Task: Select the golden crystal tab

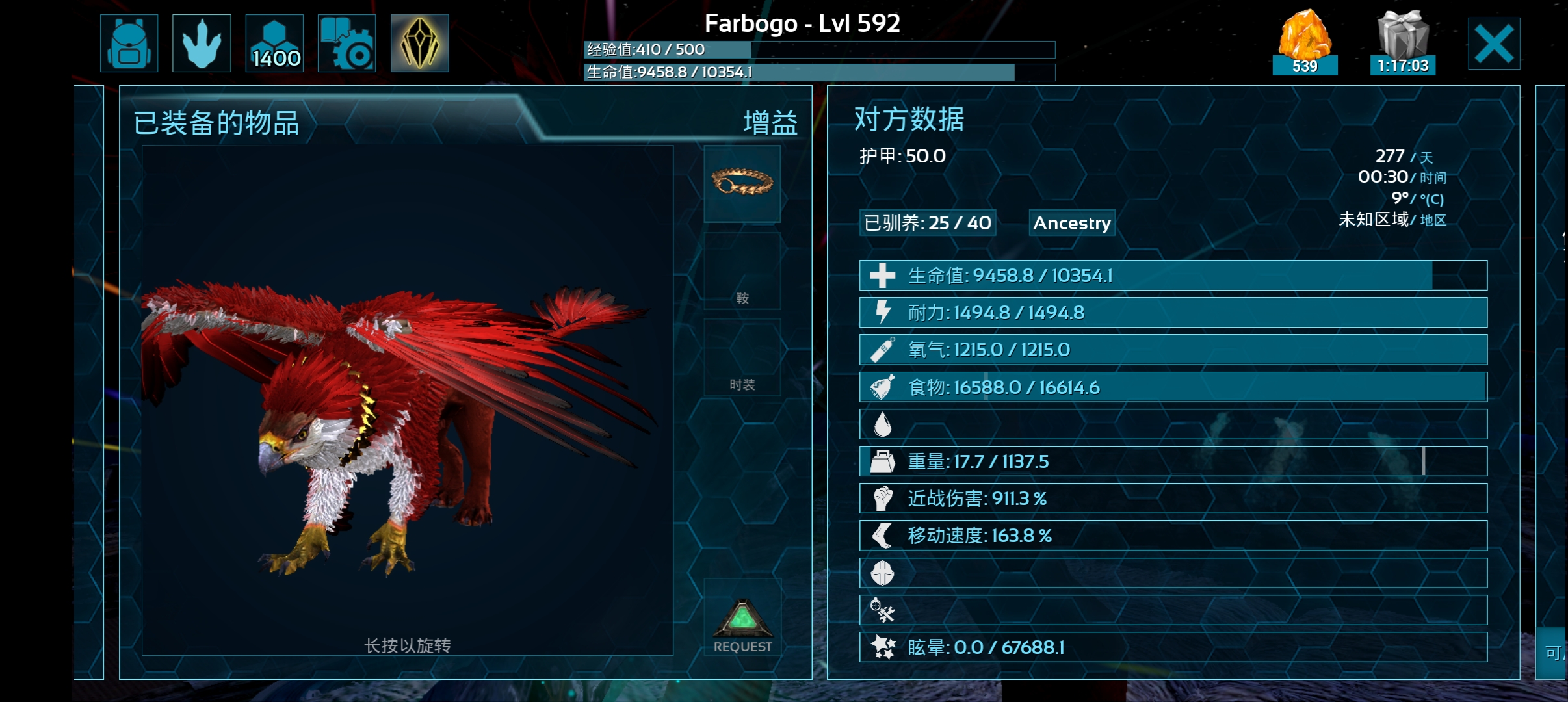Action: tap(419, 44)
